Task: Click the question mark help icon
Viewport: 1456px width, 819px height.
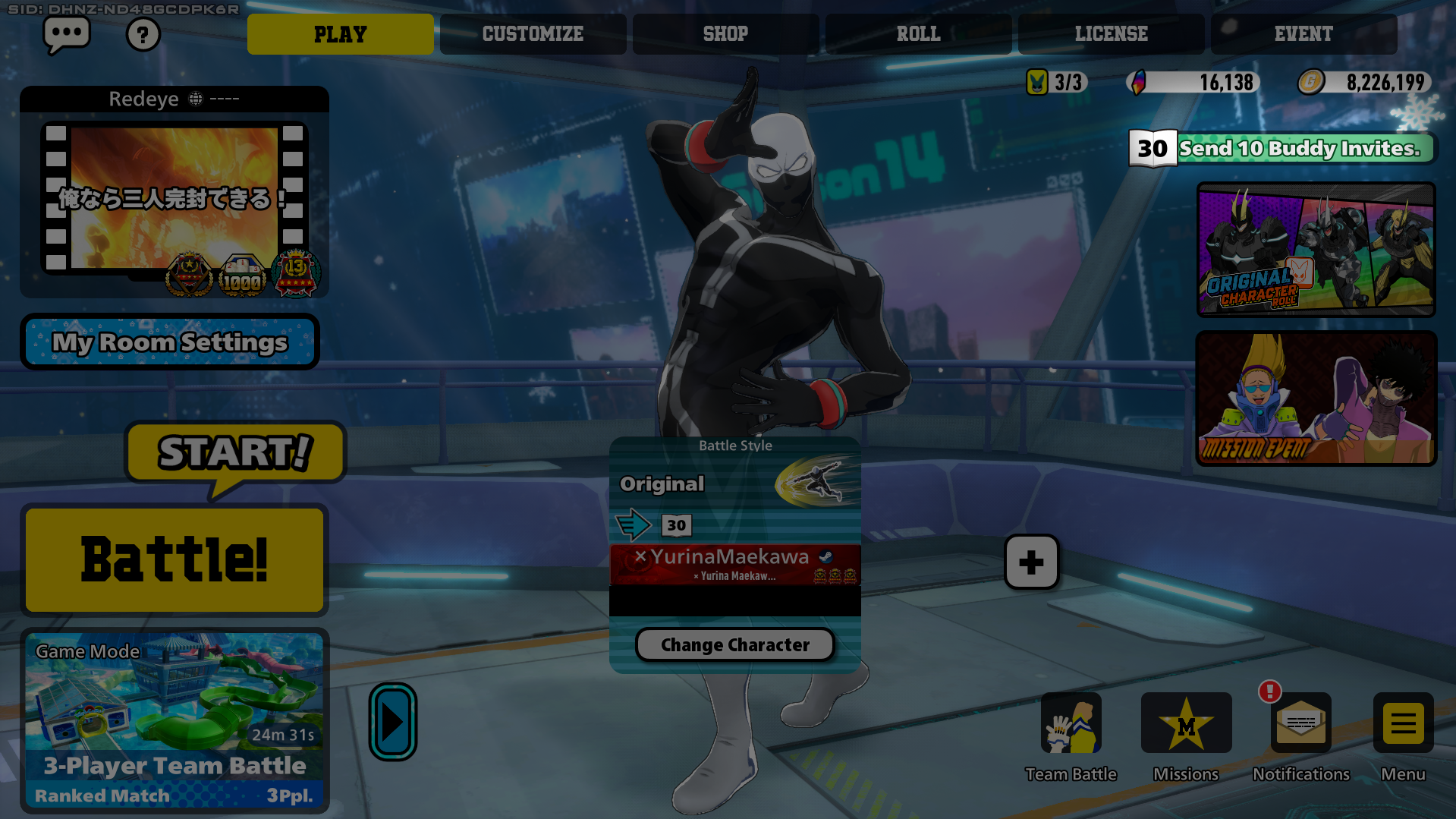Action: [x=143, y=34]
